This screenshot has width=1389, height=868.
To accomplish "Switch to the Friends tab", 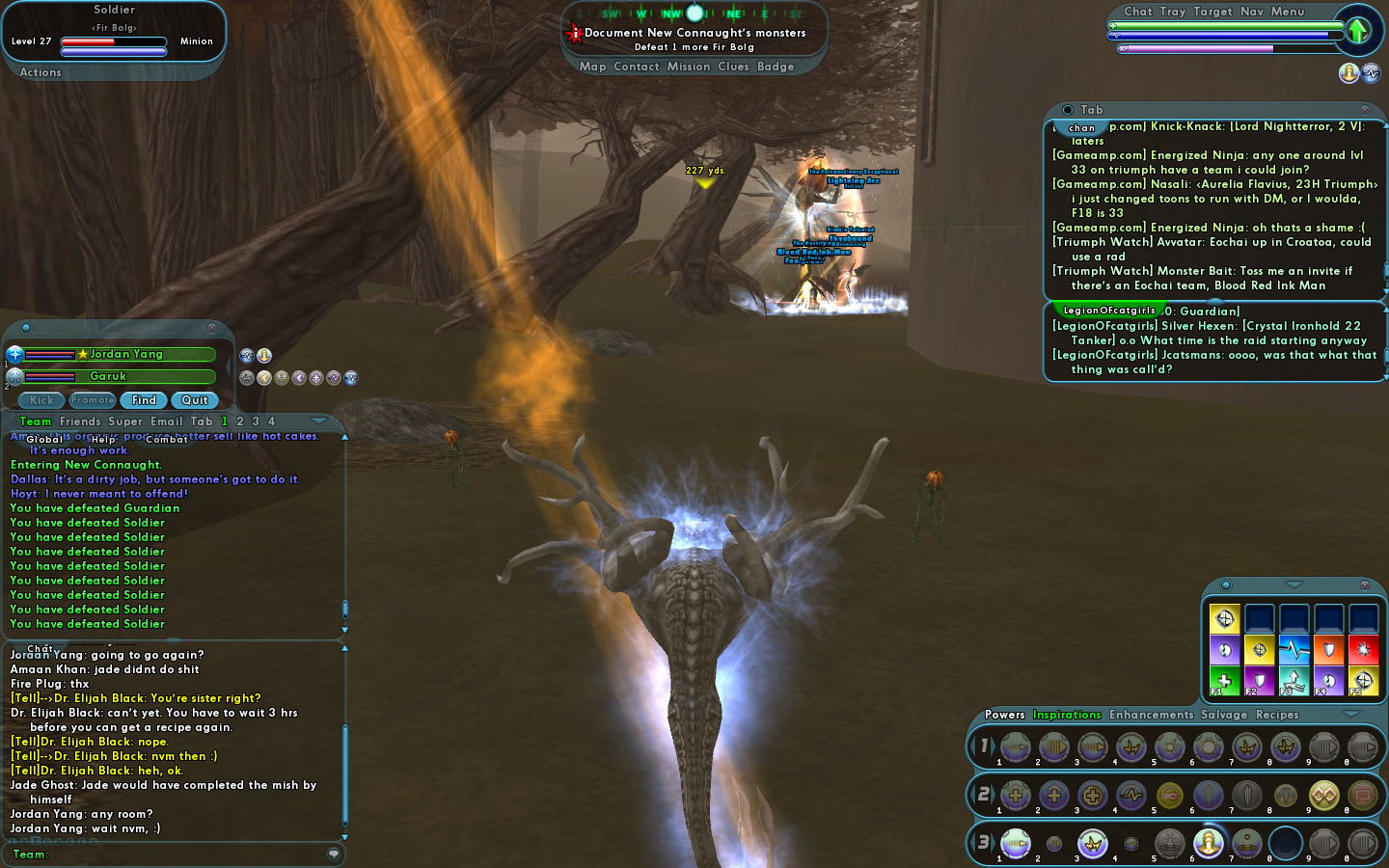I will [80, 421].
